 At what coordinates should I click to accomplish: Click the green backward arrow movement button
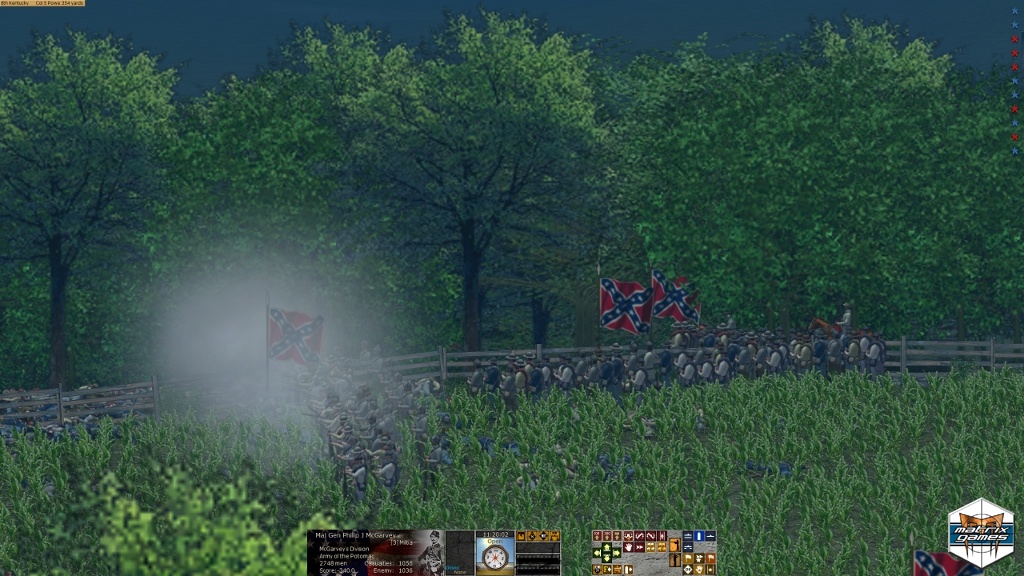tap(607, 558)
